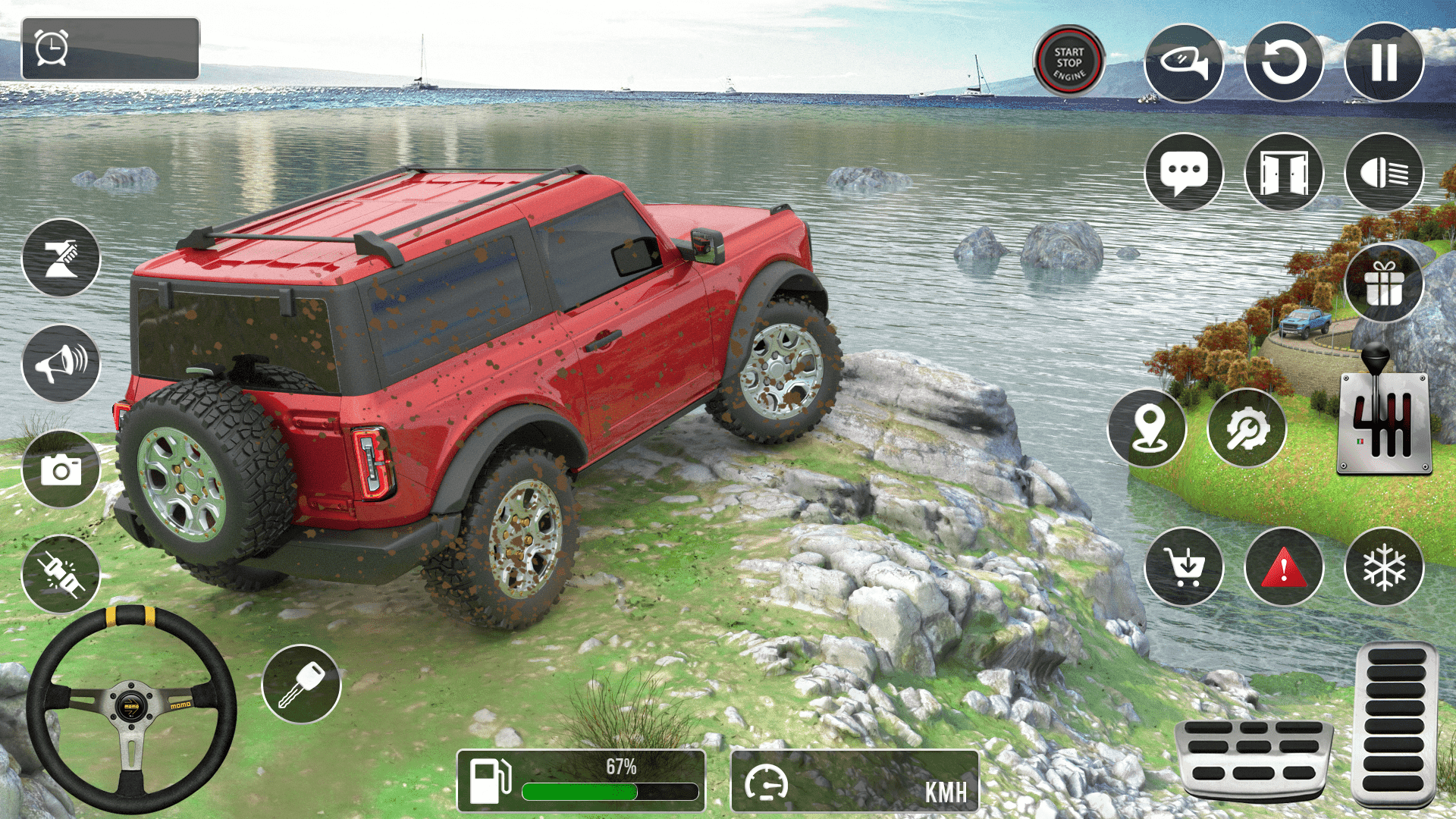This screenshot has height=819, width=1456.
Task: Turn the ignition key
Action: [301, 684]
